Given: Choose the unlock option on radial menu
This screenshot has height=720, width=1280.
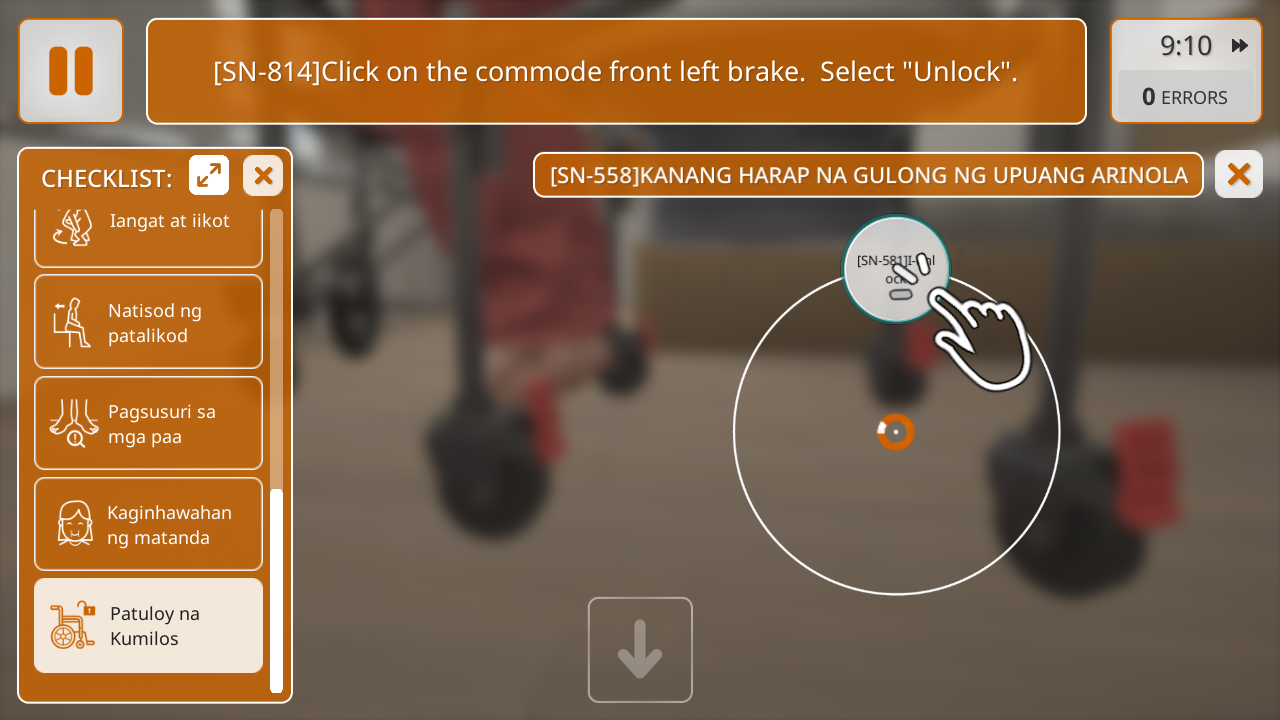Looking at the screenshot, I should click(x=896, y=269).
